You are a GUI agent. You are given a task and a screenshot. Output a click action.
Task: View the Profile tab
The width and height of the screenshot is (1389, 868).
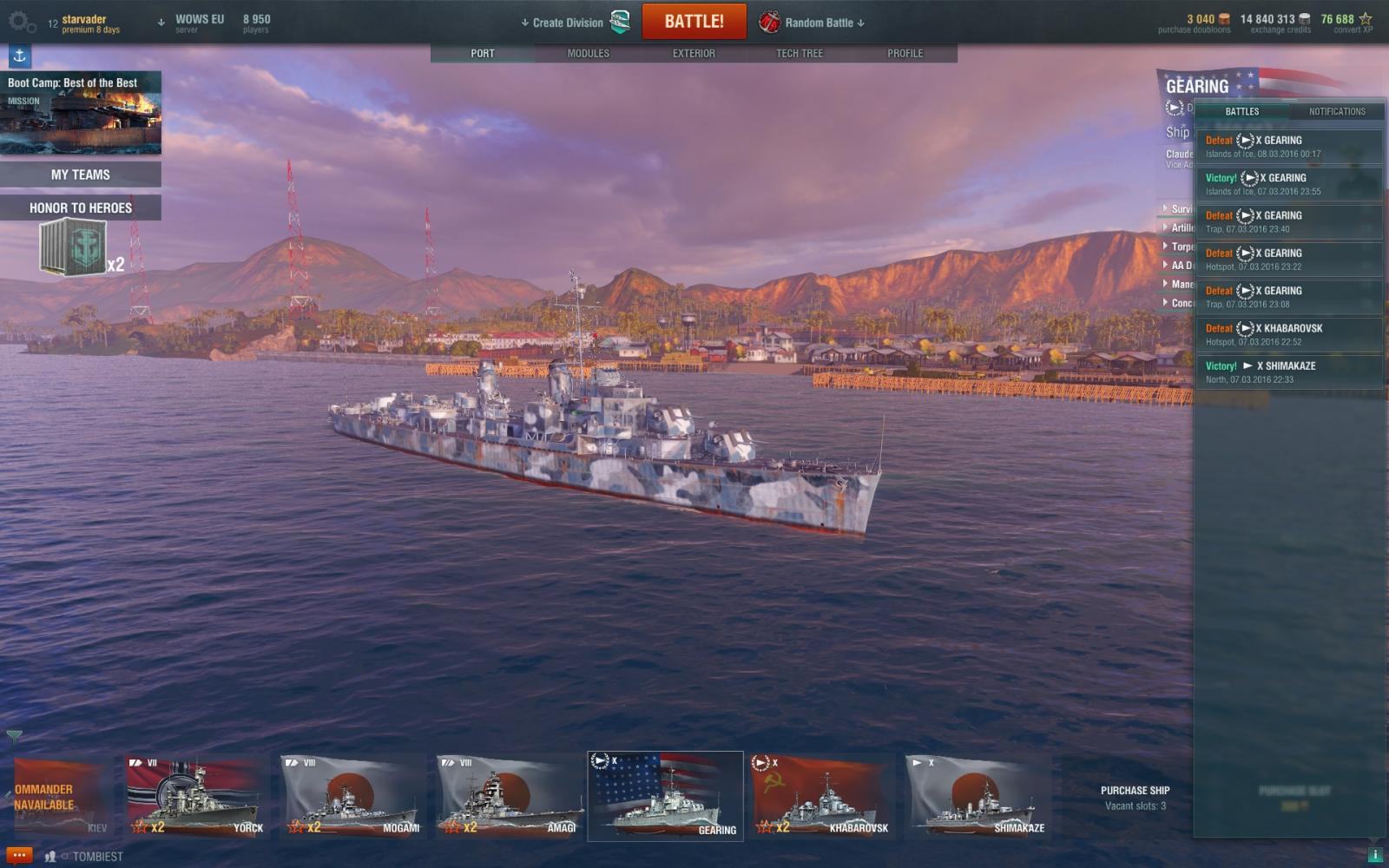(905, 53)
